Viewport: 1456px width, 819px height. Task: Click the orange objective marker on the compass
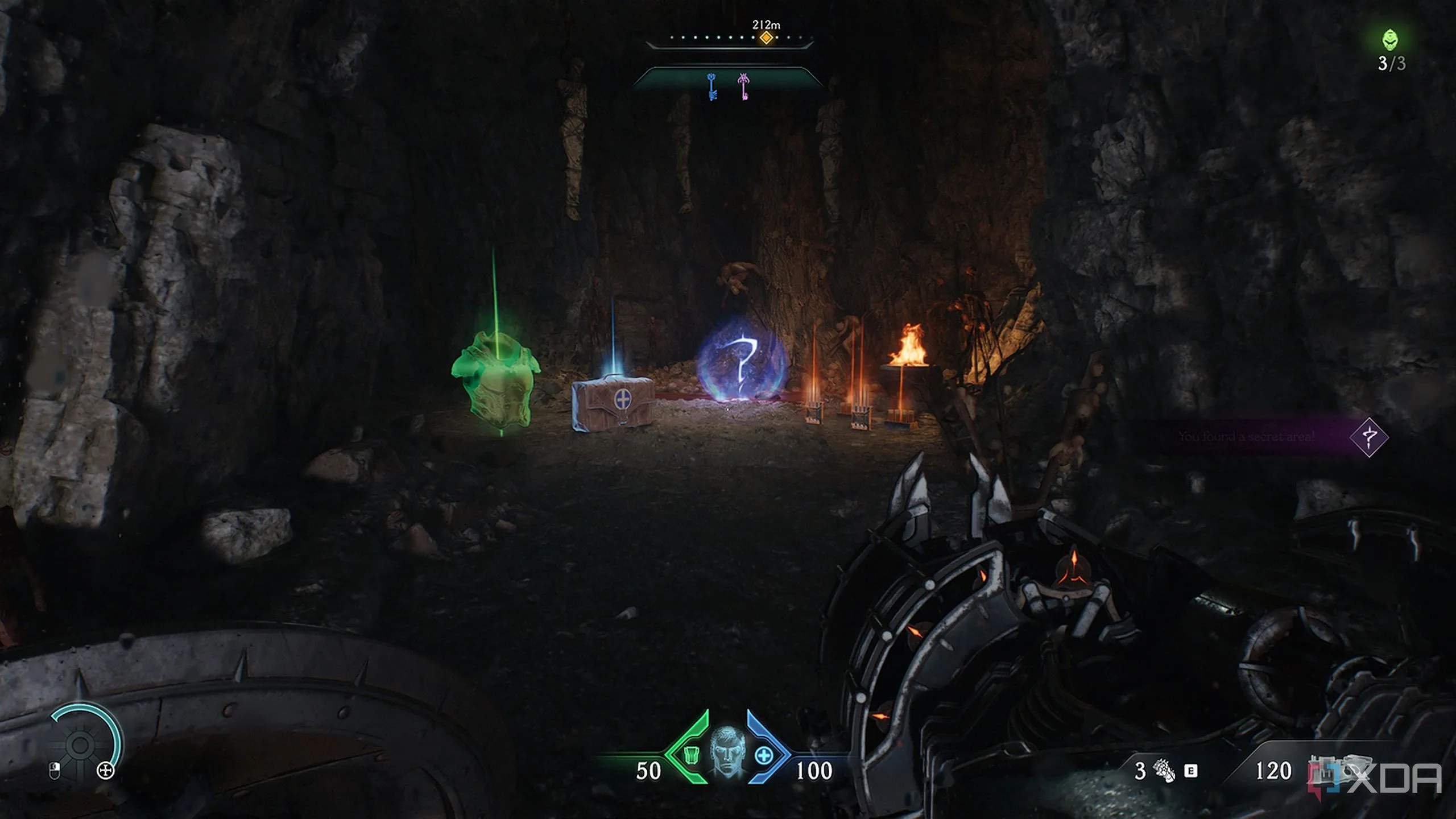[766, 38]
